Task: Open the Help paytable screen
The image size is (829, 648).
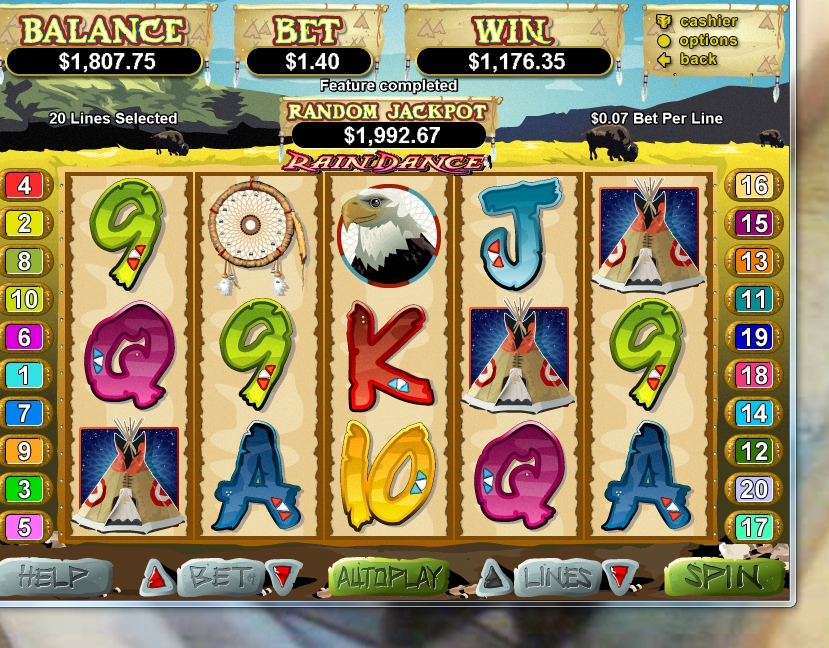Action: (x=54, y=577)
